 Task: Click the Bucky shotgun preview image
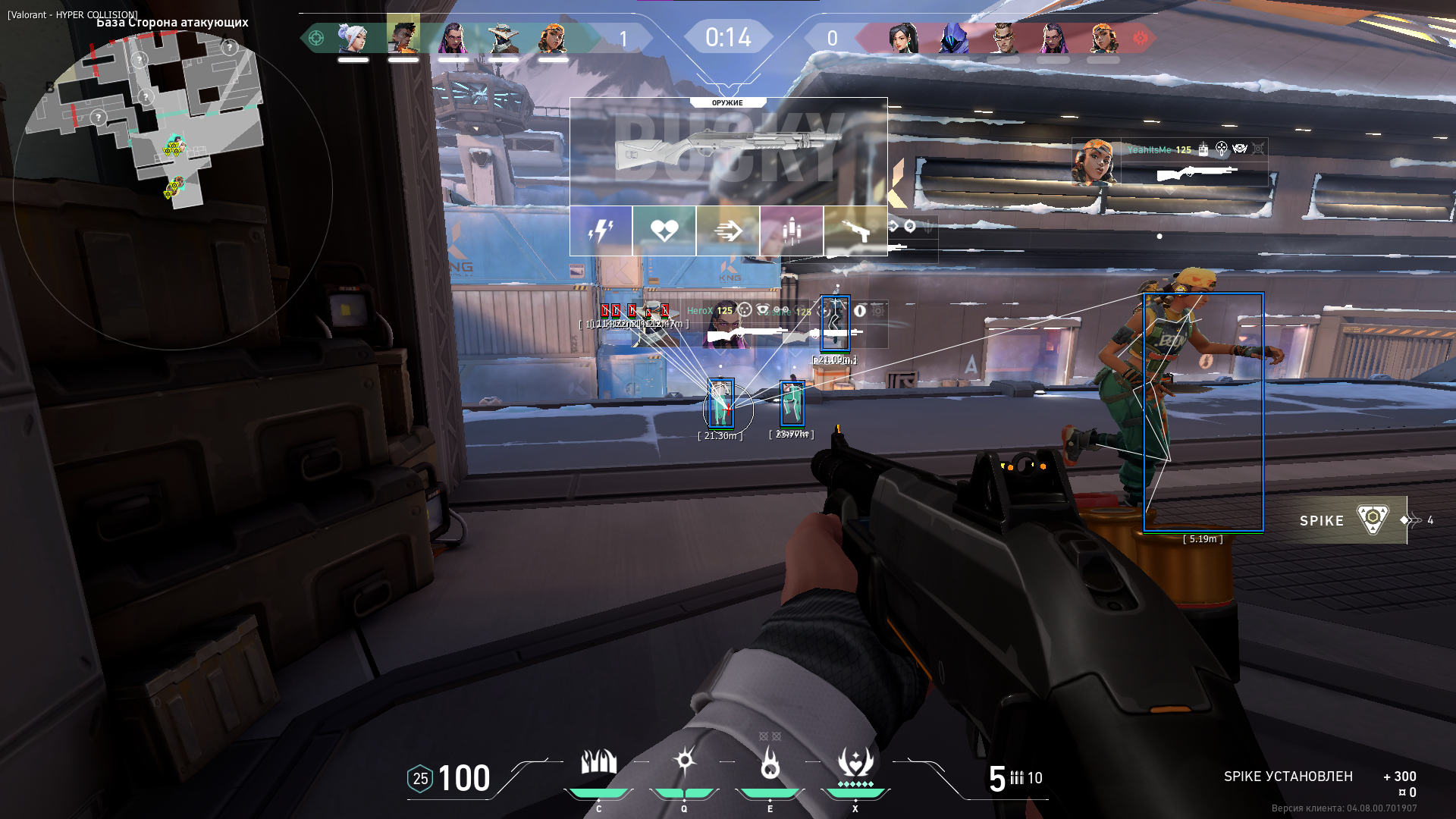728,152
